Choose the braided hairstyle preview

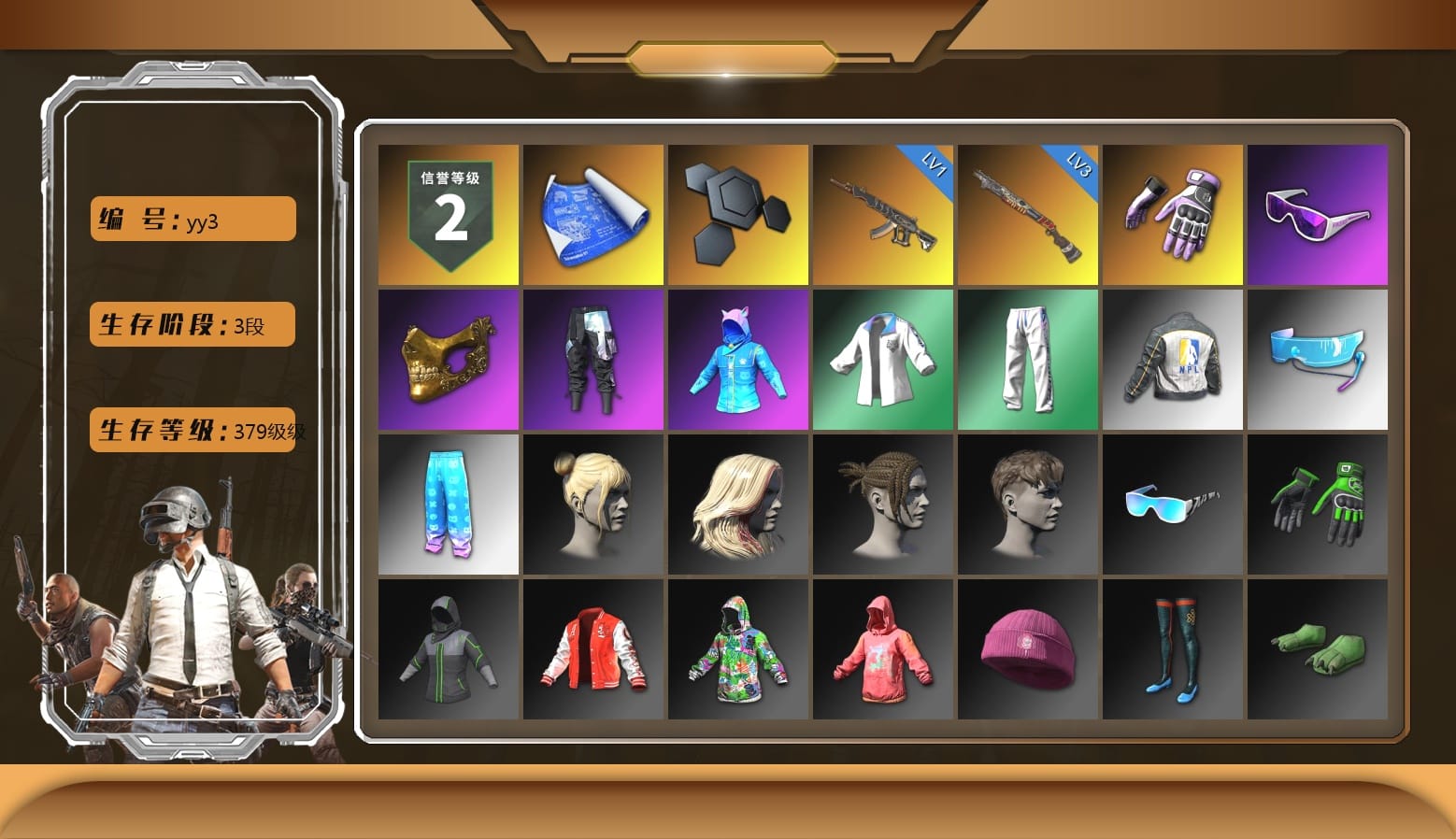point(882,505)
